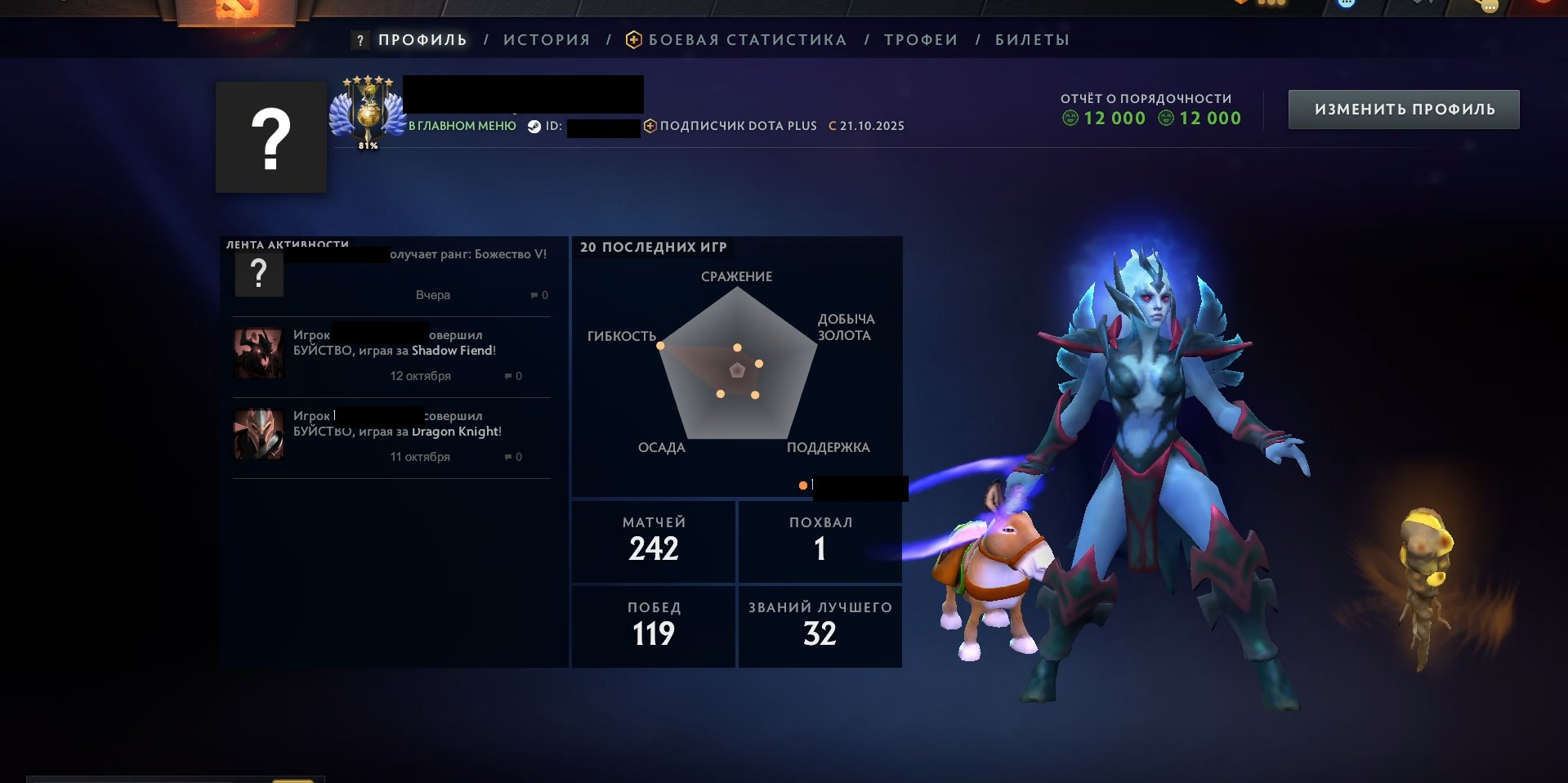Open the Dragon Knight hero portrait
Image resolution: width=1568 pixels, height=783 pixels.
click(x=258, y=435)
